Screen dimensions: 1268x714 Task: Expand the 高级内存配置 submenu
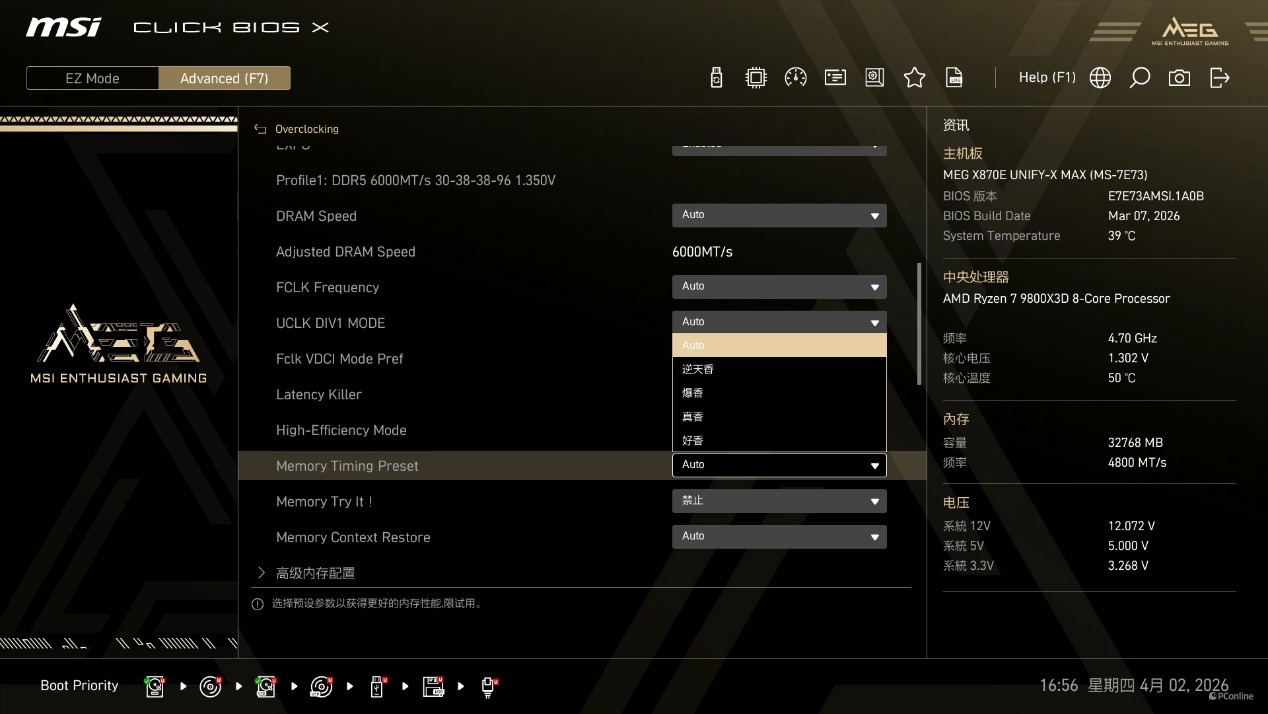point(315,573)
